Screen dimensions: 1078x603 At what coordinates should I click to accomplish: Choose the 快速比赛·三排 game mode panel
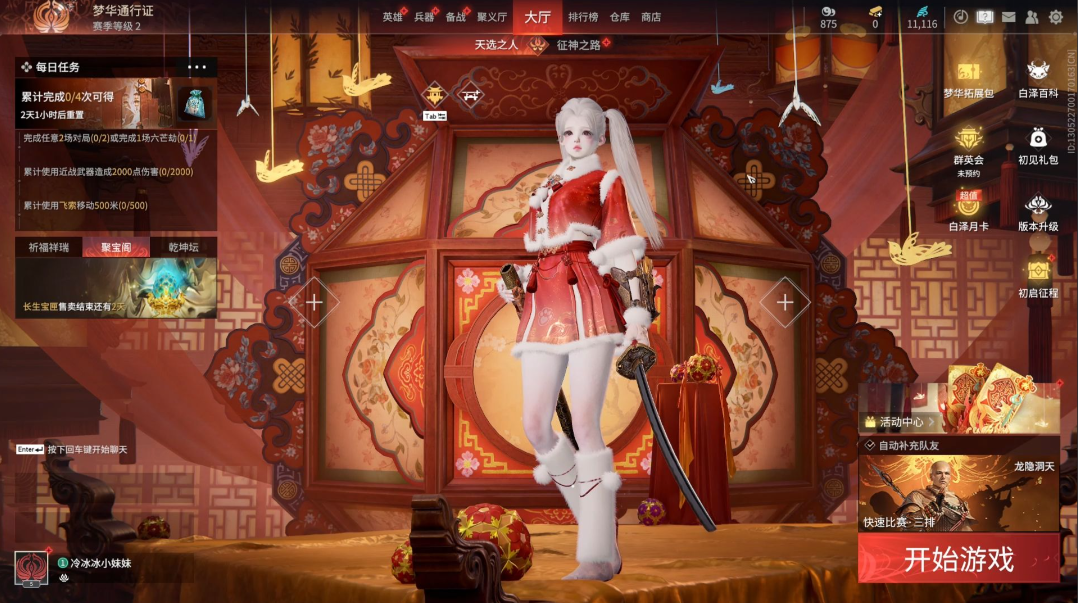pos(958,492)
